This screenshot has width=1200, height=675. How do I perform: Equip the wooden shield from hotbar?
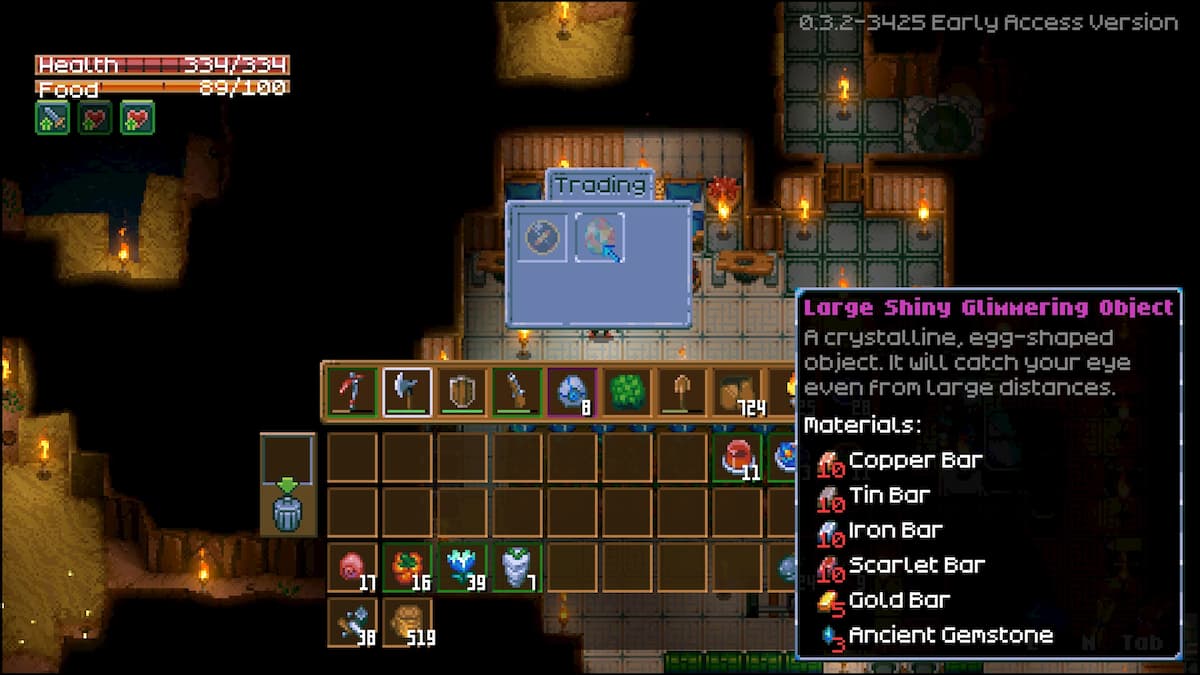pyautogui.click(x=462, y=392)
